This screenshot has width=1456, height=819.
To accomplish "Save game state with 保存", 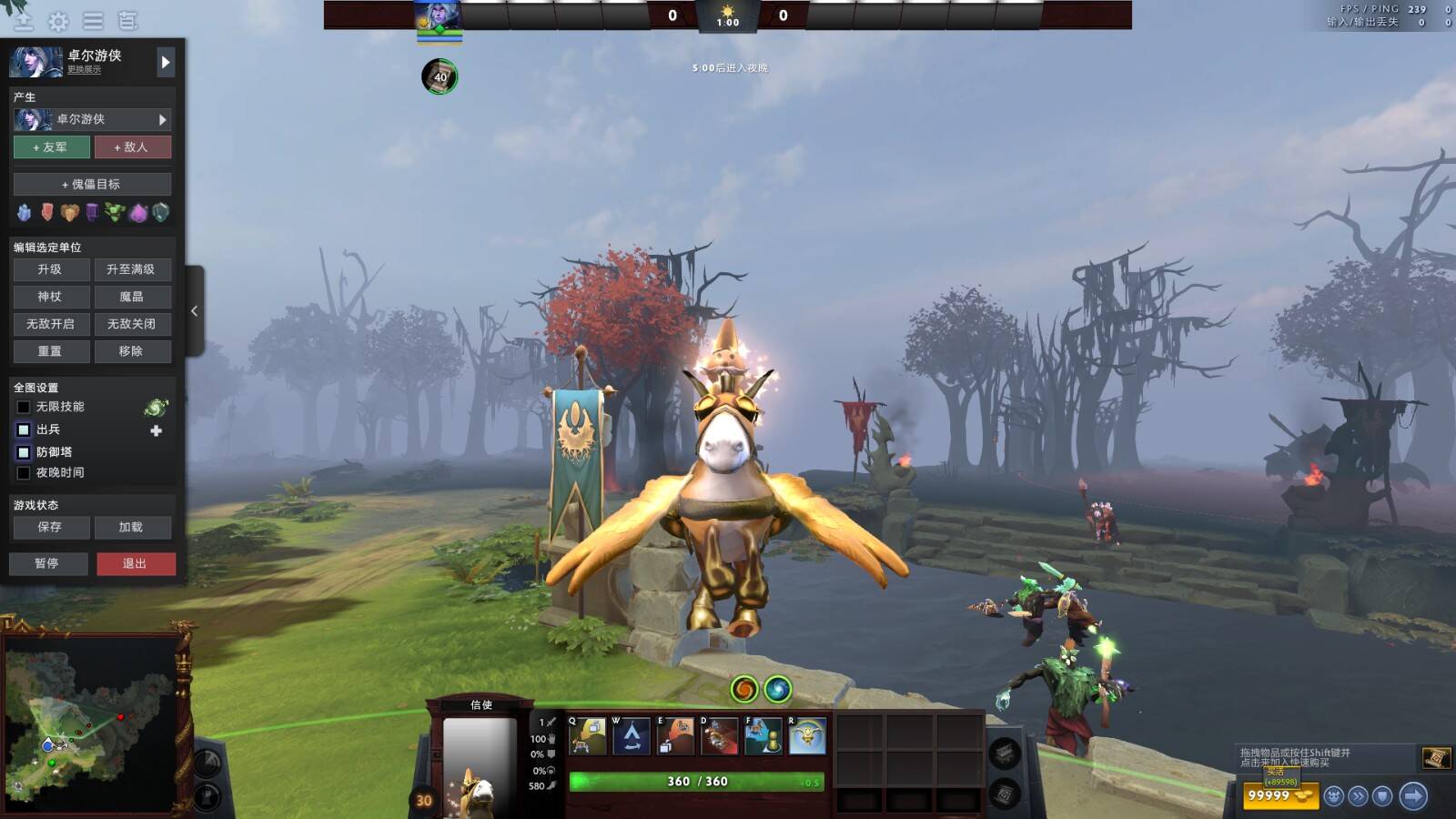I will 51,528.
